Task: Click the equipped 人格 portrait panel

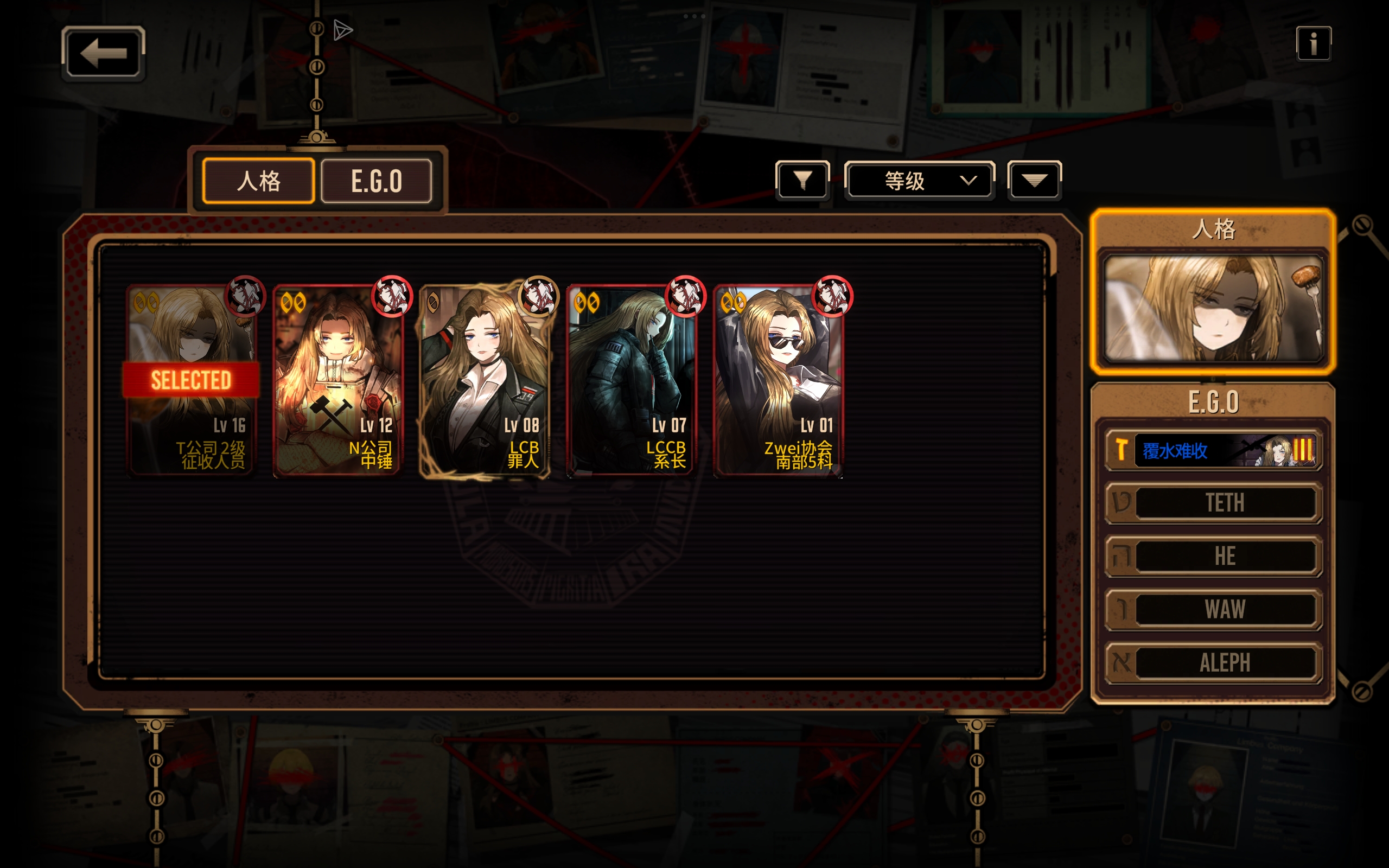Action: click(1213, 308)
